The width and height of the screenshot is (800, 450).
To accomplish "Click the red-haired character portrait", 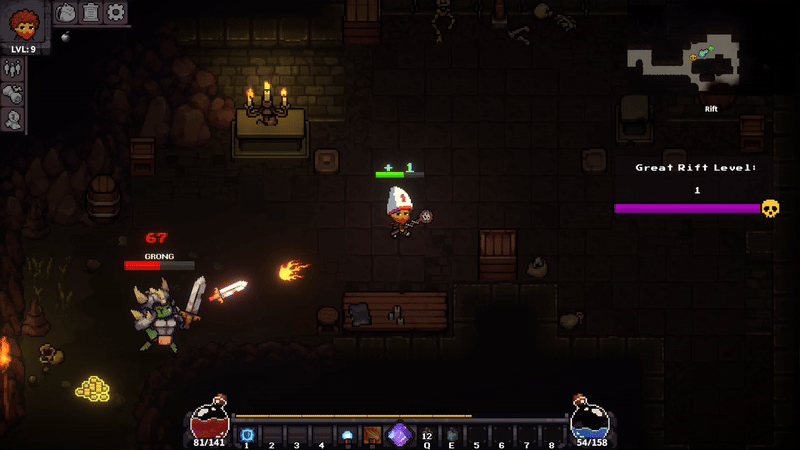I will (23, 21).
